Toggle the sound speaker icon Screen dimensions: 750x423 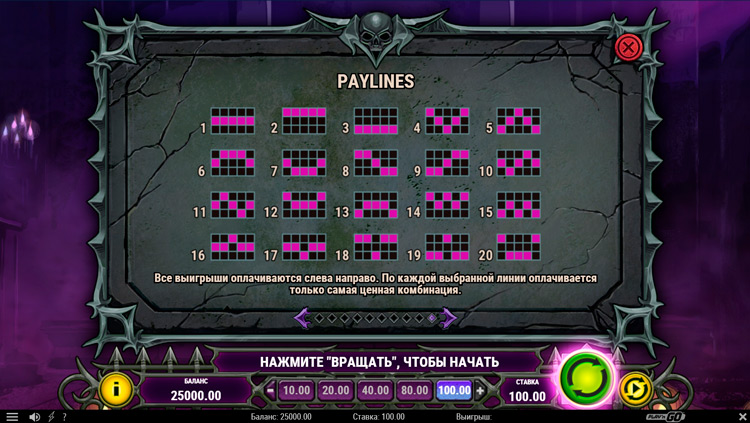[x=35, y=417]
